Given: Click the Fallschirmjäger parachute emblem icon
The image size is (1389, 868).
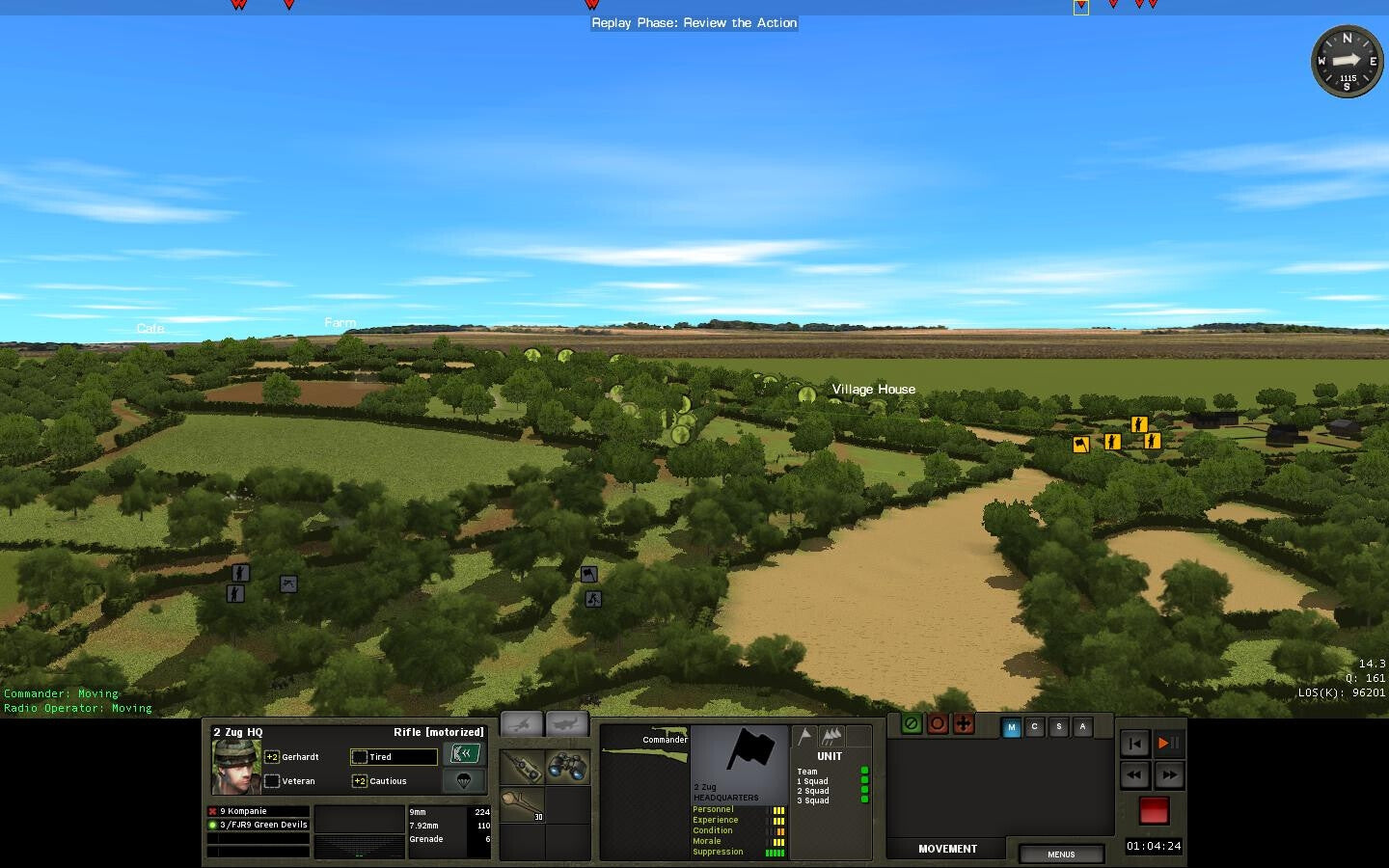Looking at the screenshot, I should (x=464, y=781).
